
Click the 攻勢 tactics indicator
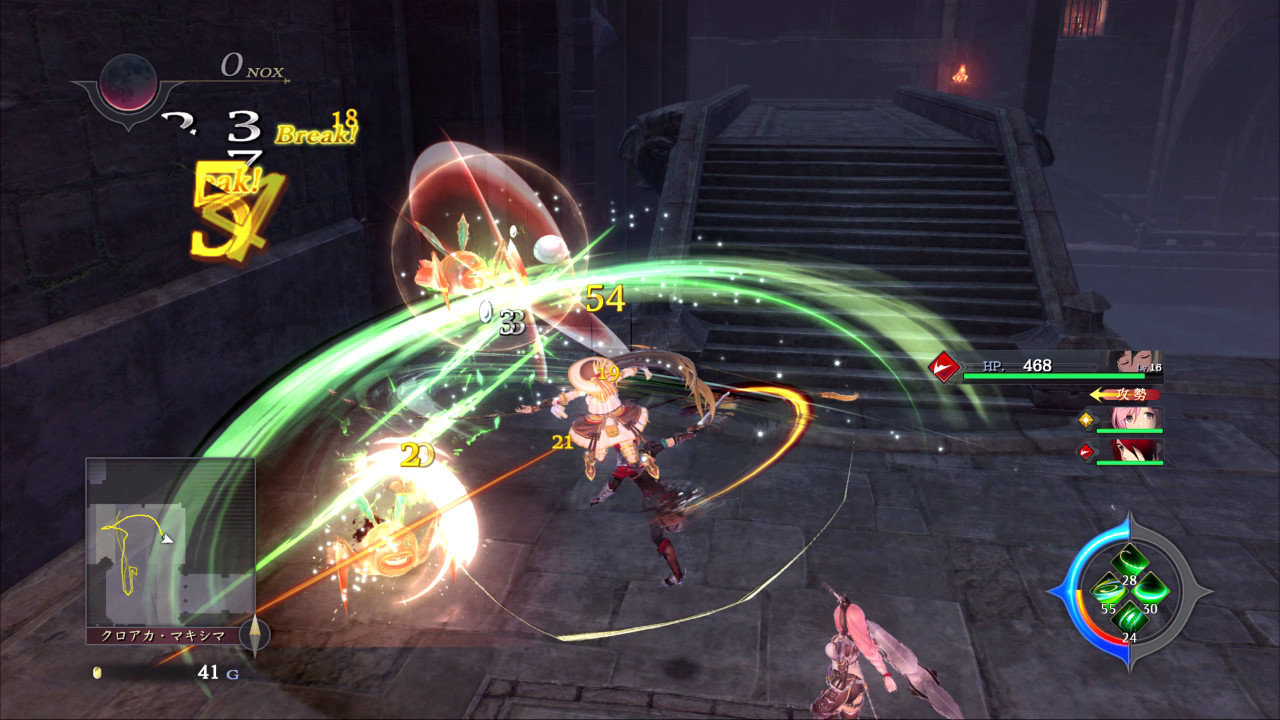click(1126, 394)
